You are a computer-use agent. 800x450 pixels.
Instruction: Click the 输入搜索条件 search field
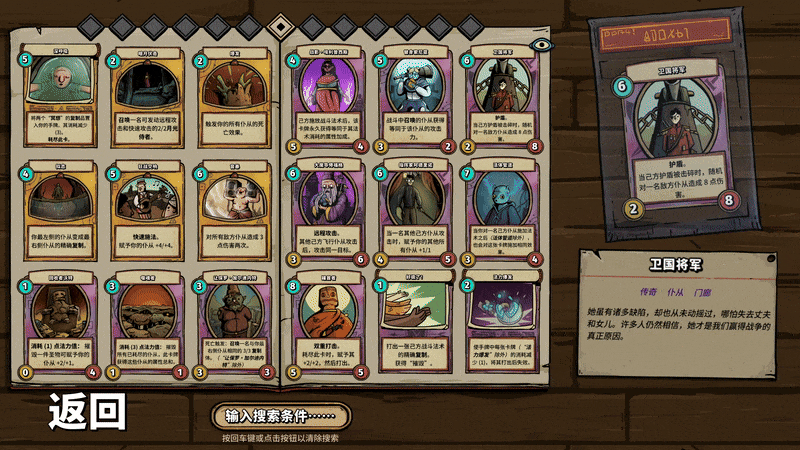pyautogui.click(x=280, y=415)
